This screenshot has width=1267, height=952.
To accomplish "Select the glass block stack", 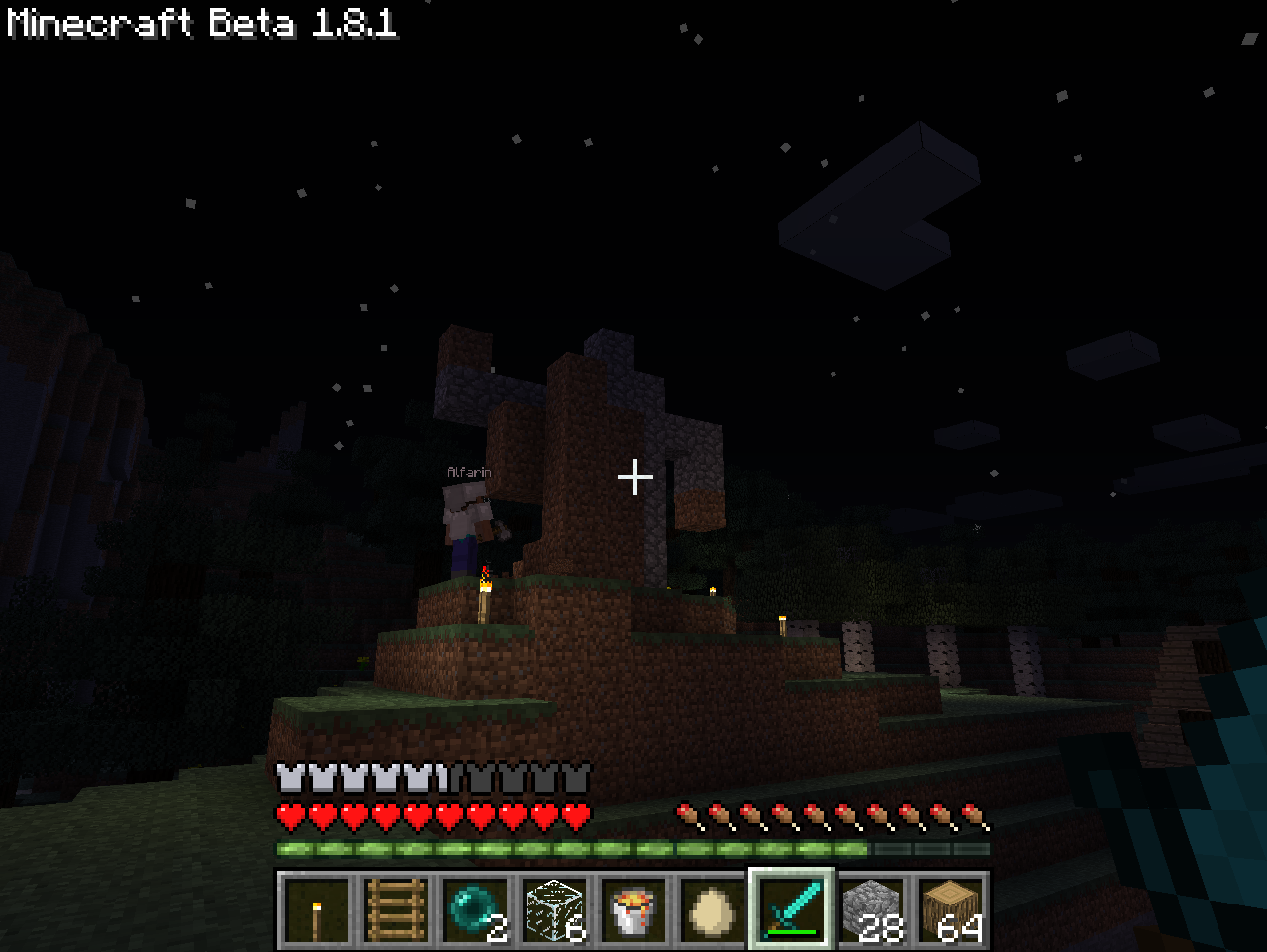I will (554, 908).
